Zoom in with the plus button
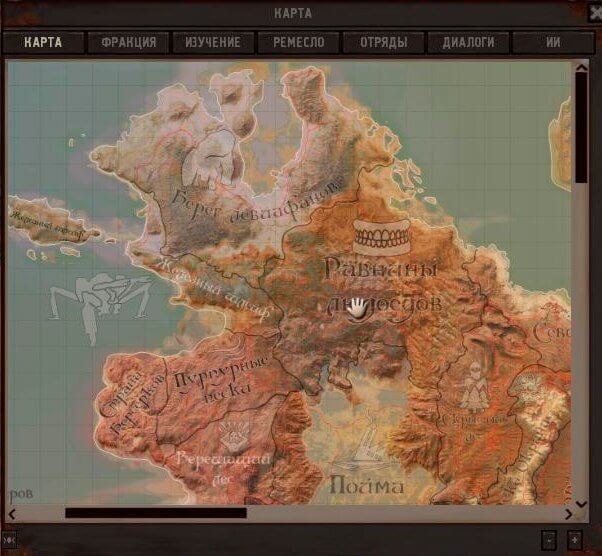The height and width of the screenshot is (556, 602). click(x=575, y=540)
